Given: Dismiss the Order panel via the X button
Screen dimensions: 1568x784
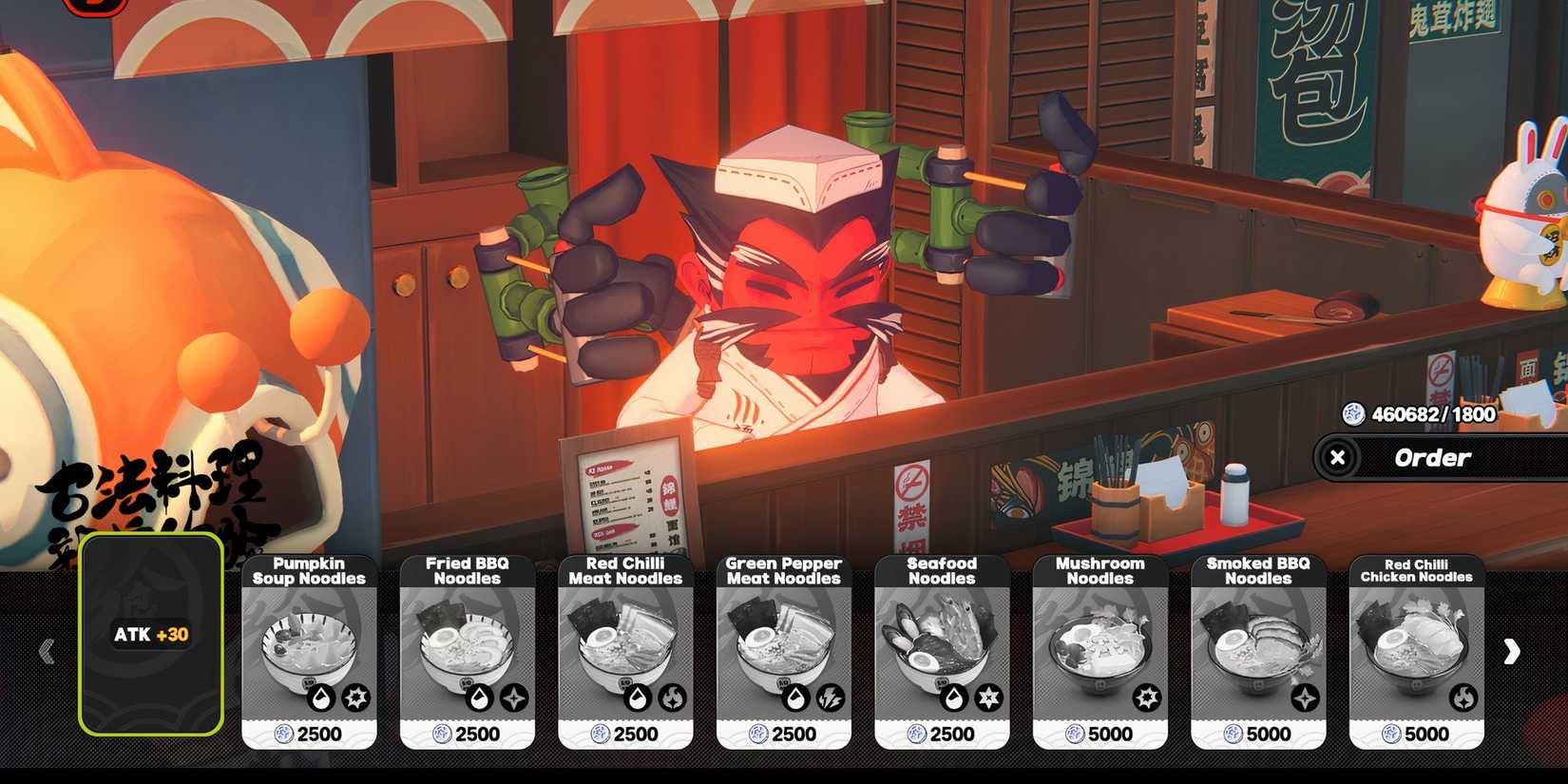Looking at the screenshot, I should click(1339, 457).
